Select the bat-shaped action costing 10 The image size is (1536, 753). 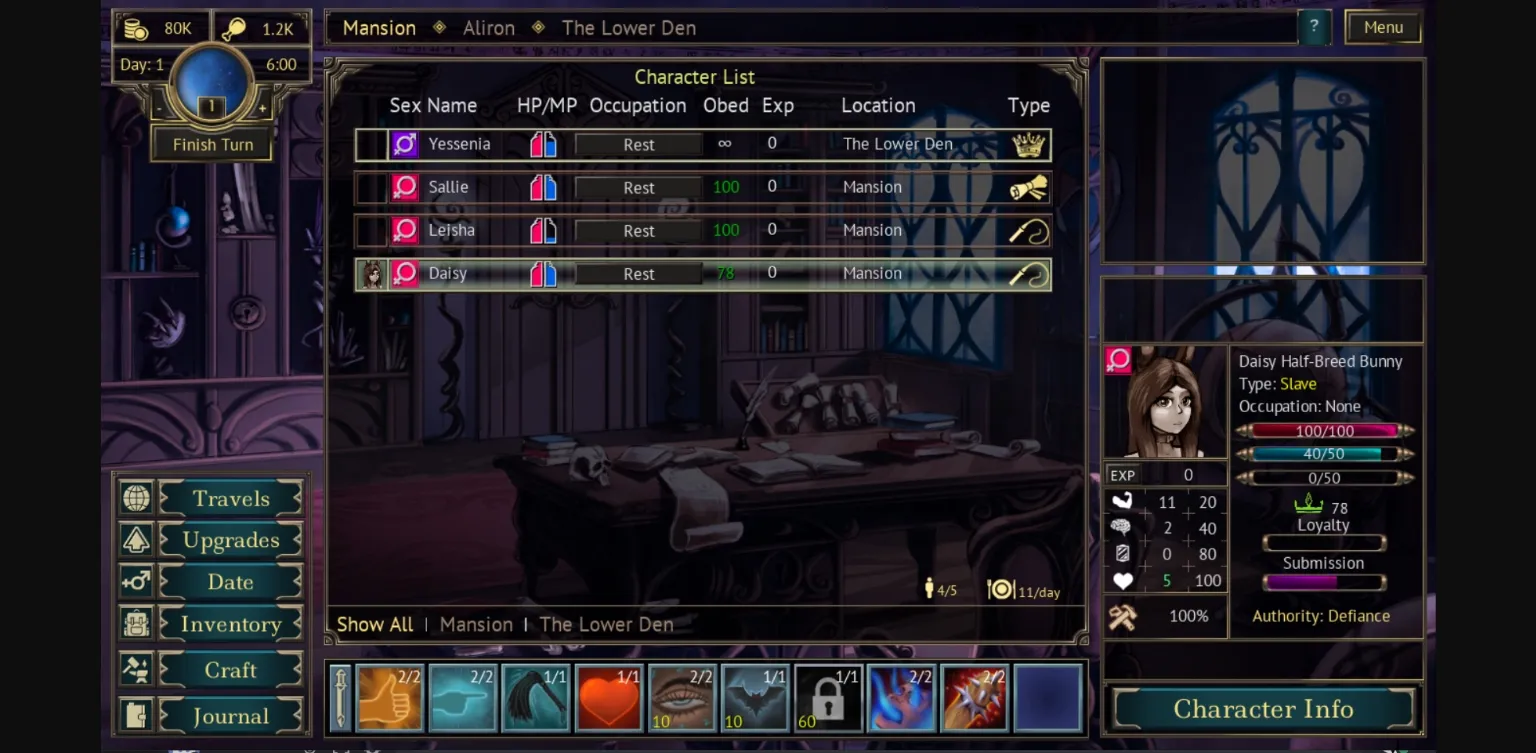(x=755, y=697)
